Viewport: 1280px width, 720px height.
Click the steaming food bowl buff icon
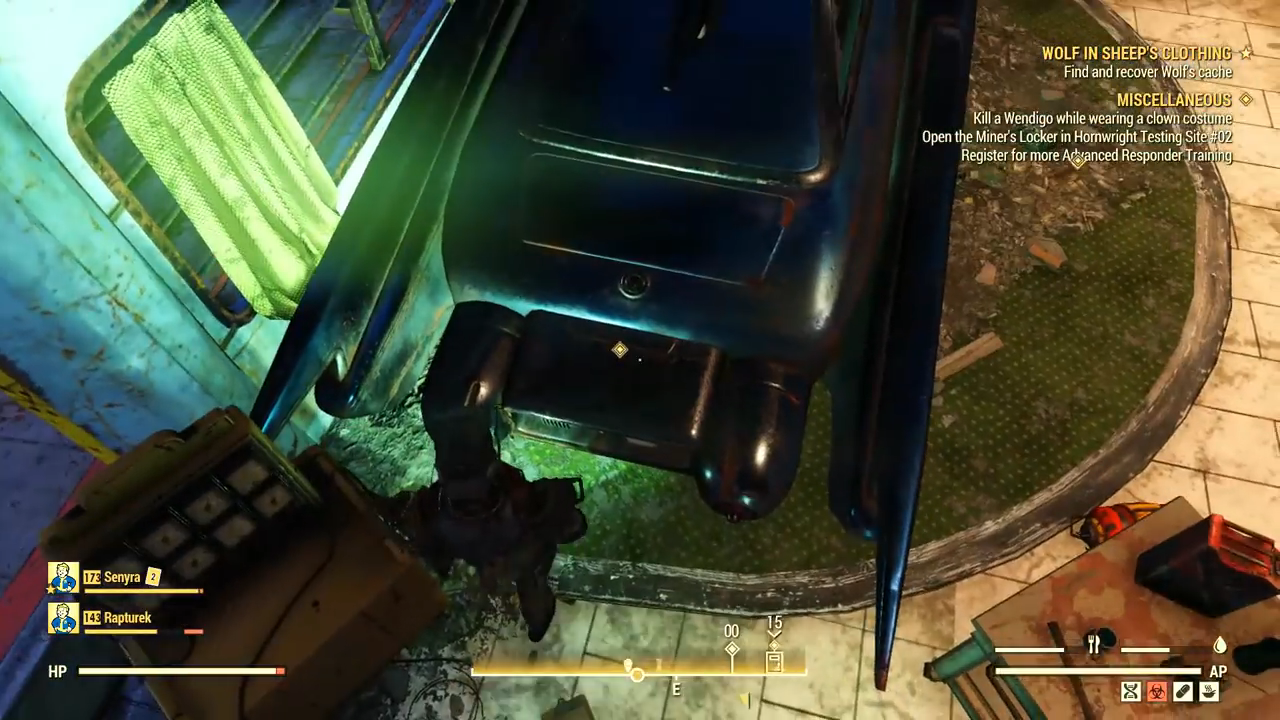coord(1209,691)
